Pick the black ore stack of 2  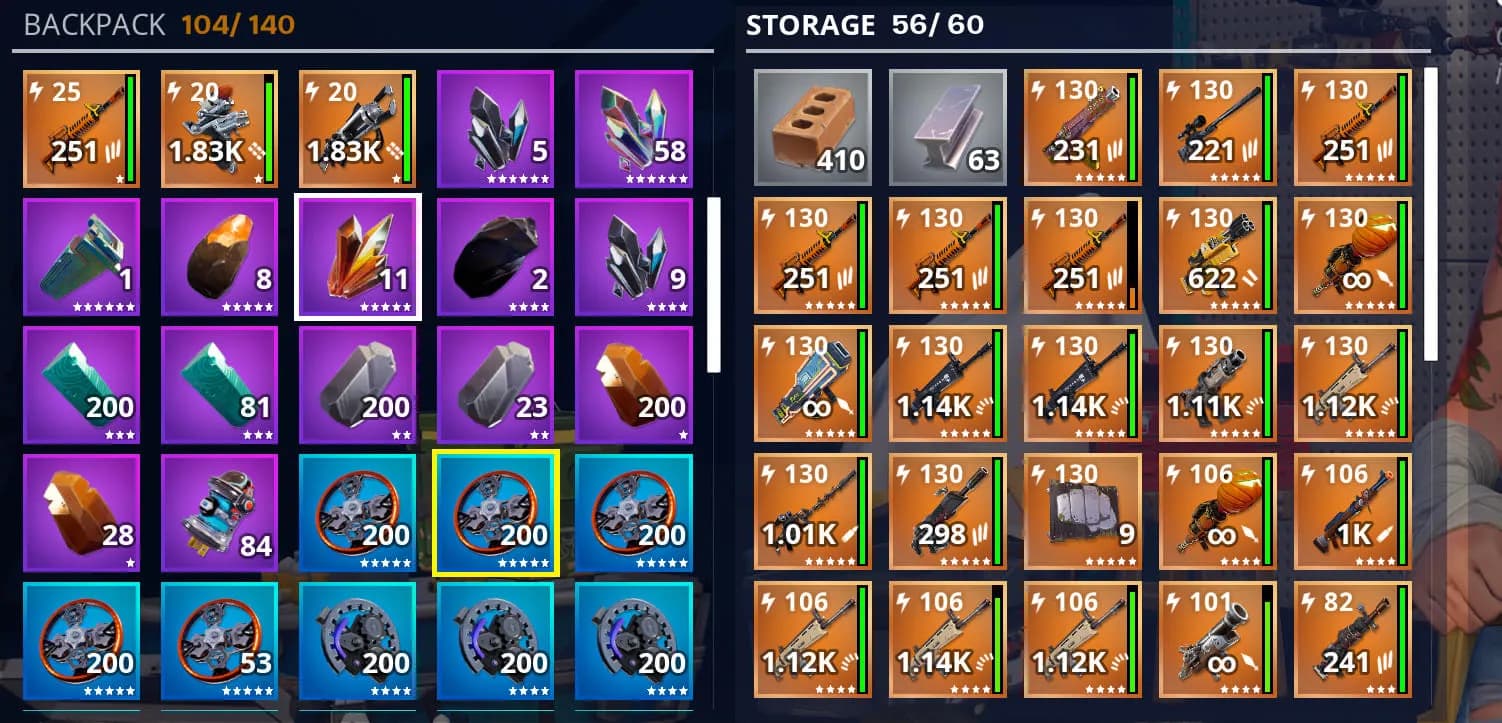tap(496, 257)
